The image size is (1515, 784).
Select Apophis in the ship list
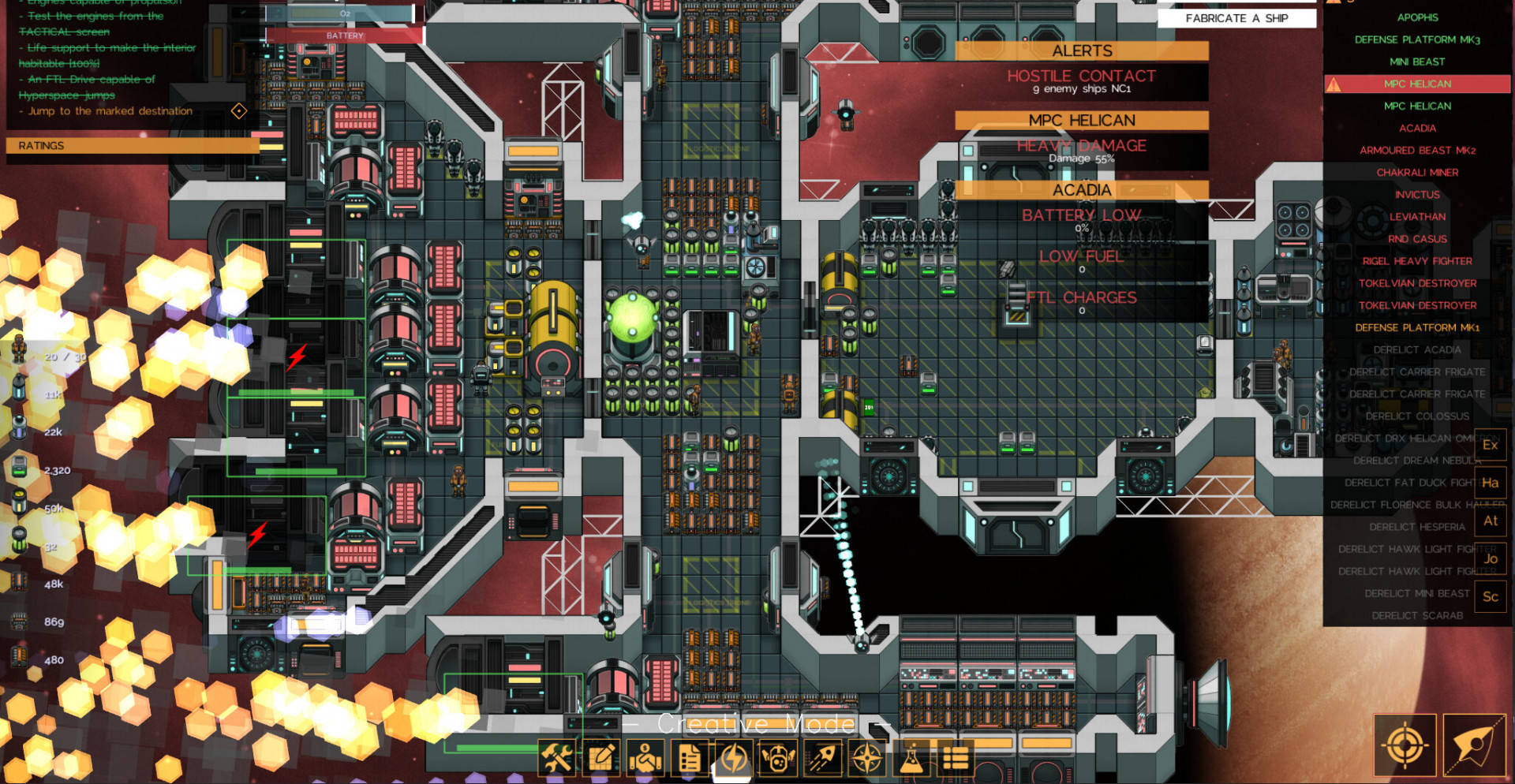click(1417, 17)
